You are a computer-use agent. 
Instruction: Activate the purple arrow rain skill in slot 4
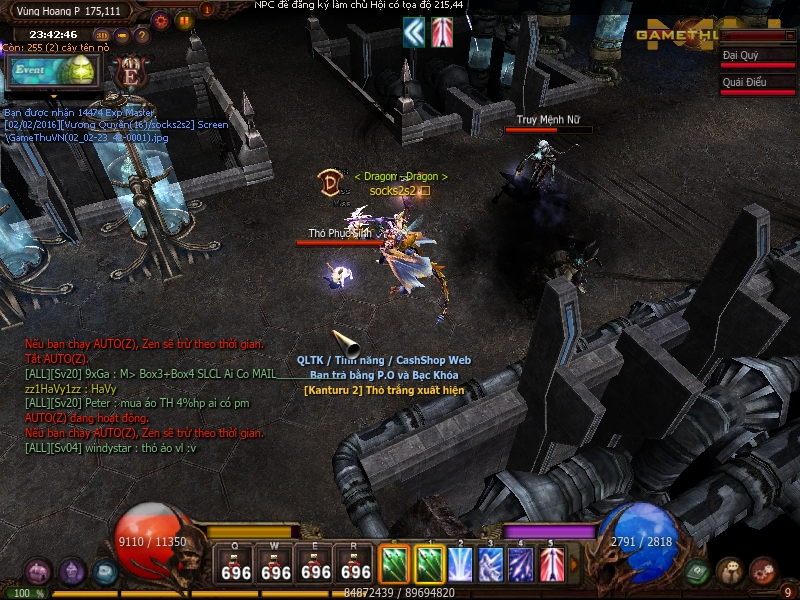point(521,565)
